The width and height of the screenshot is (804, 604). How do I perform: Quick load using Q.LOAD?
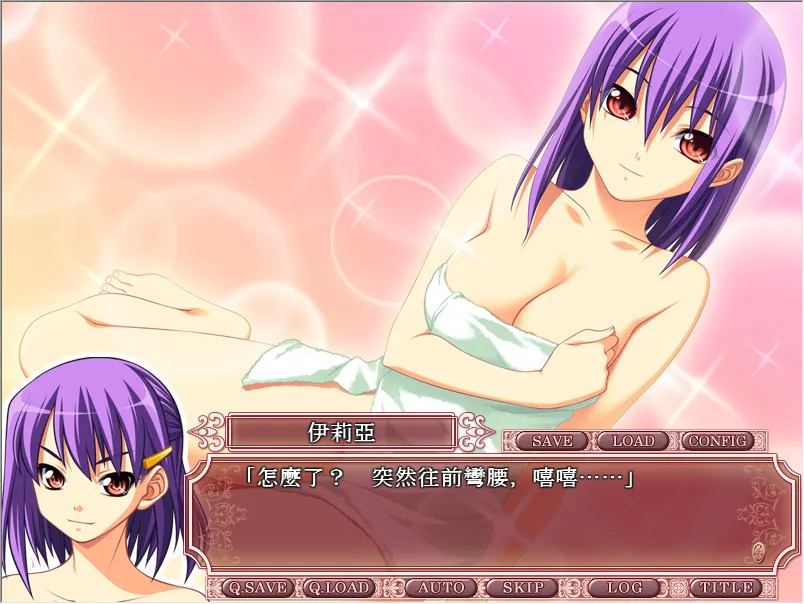tap(338, 588)
